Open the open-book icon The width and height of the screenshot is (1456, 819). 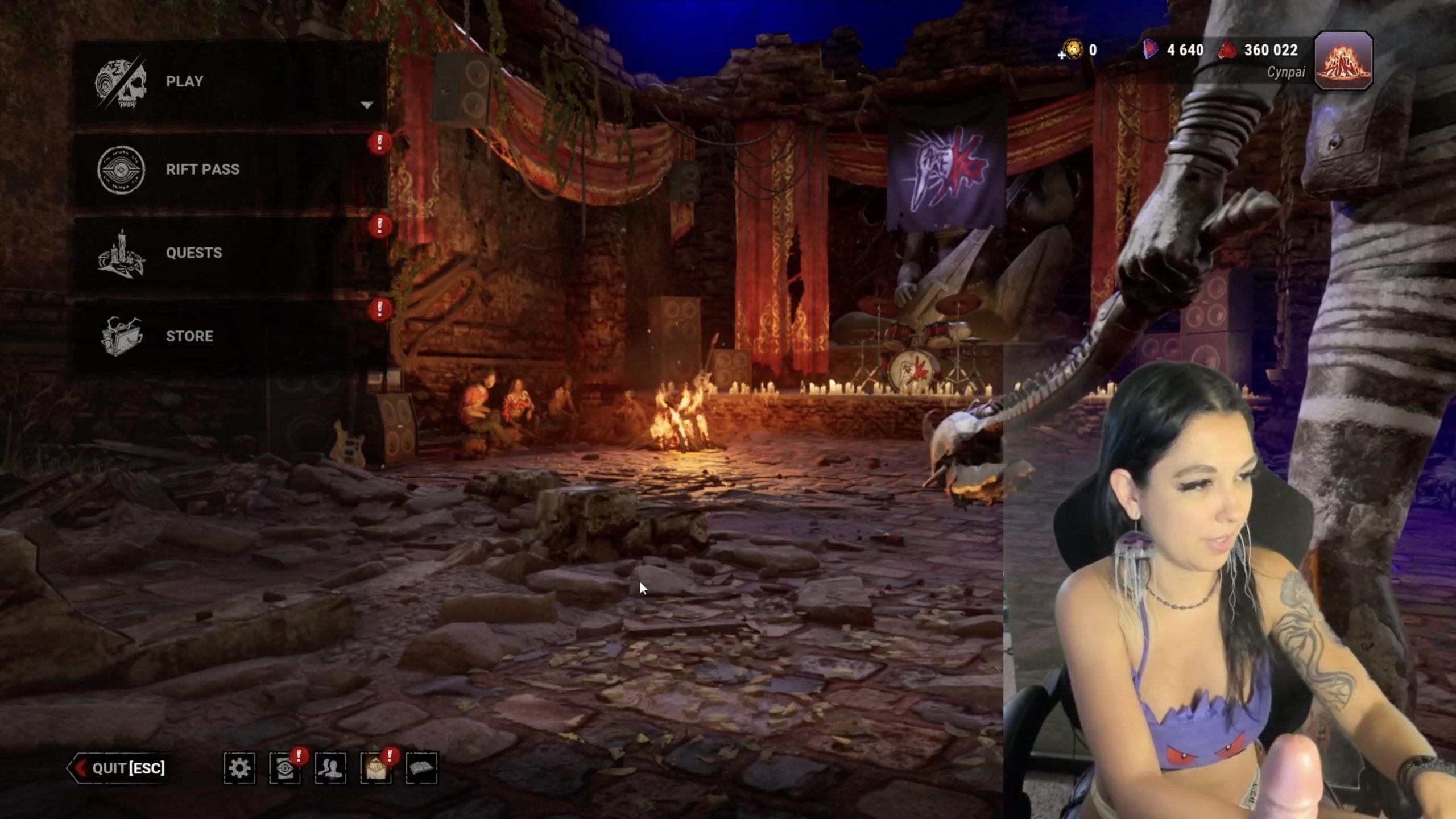[x=421, y=768]
